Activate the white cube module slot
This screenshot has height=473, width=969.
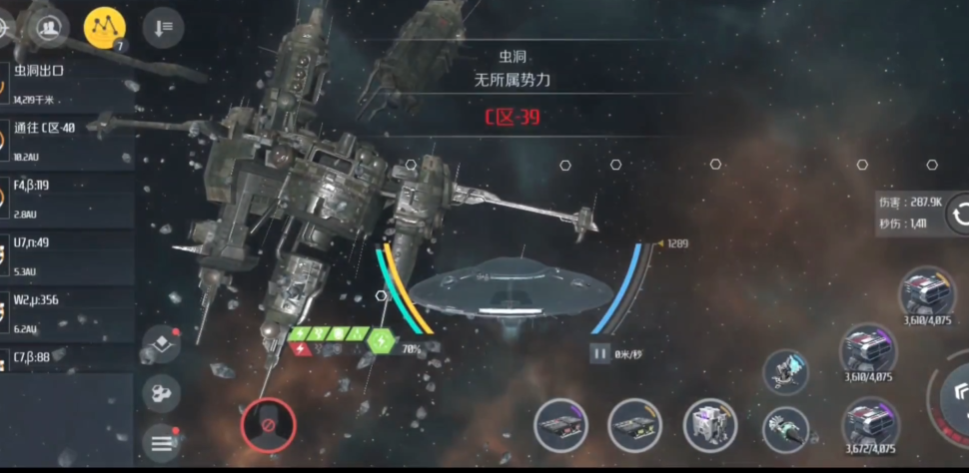click(710, 425)
